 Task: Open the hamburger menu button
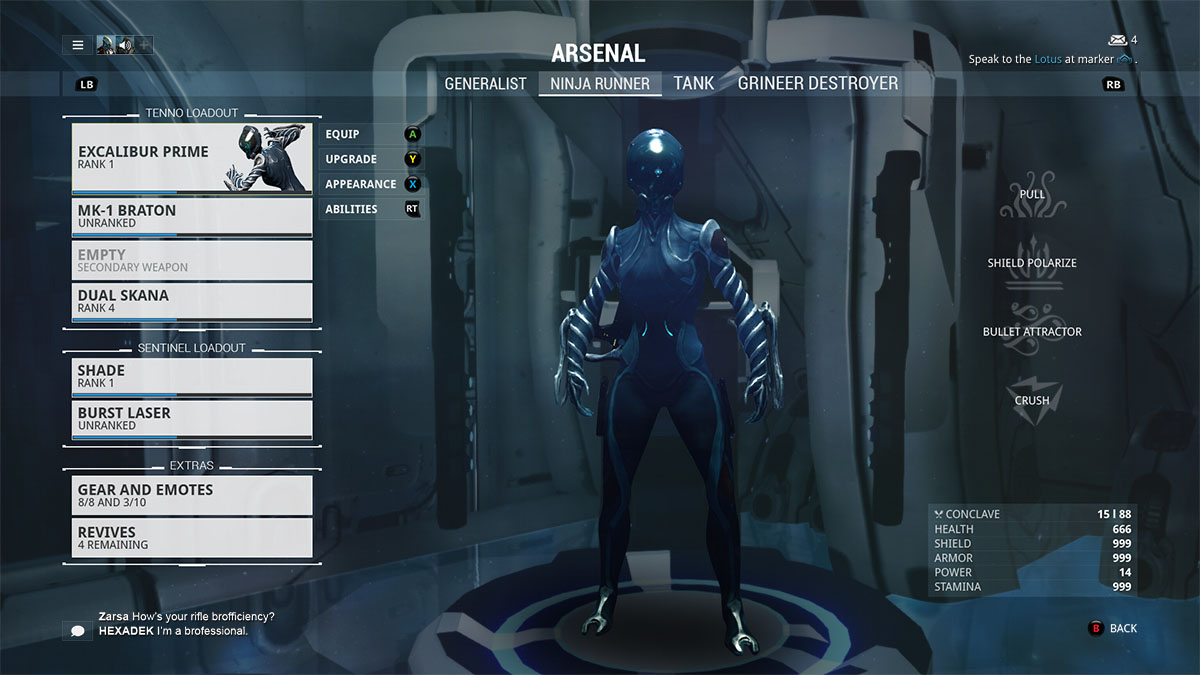(x=77, y=45)
